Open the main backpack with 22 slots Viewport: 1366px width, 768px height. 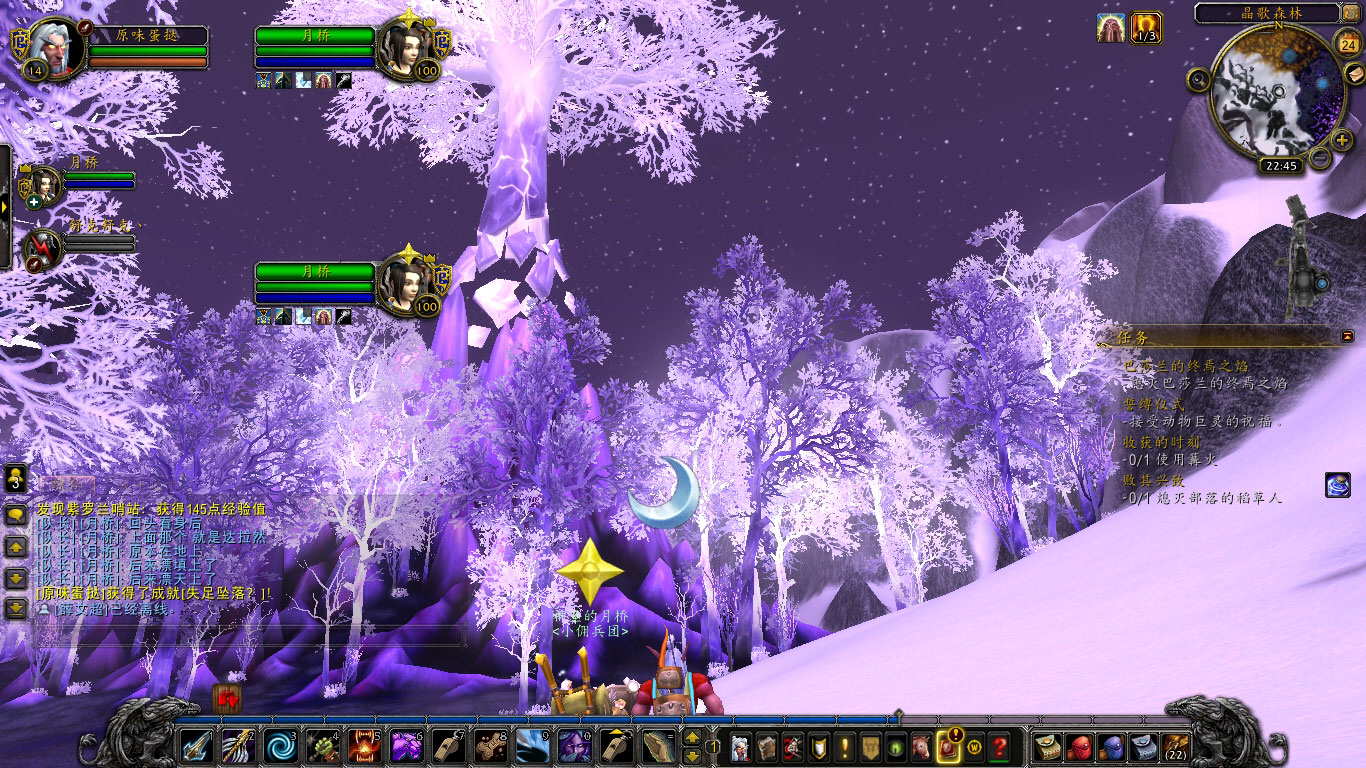point(1176,746)
